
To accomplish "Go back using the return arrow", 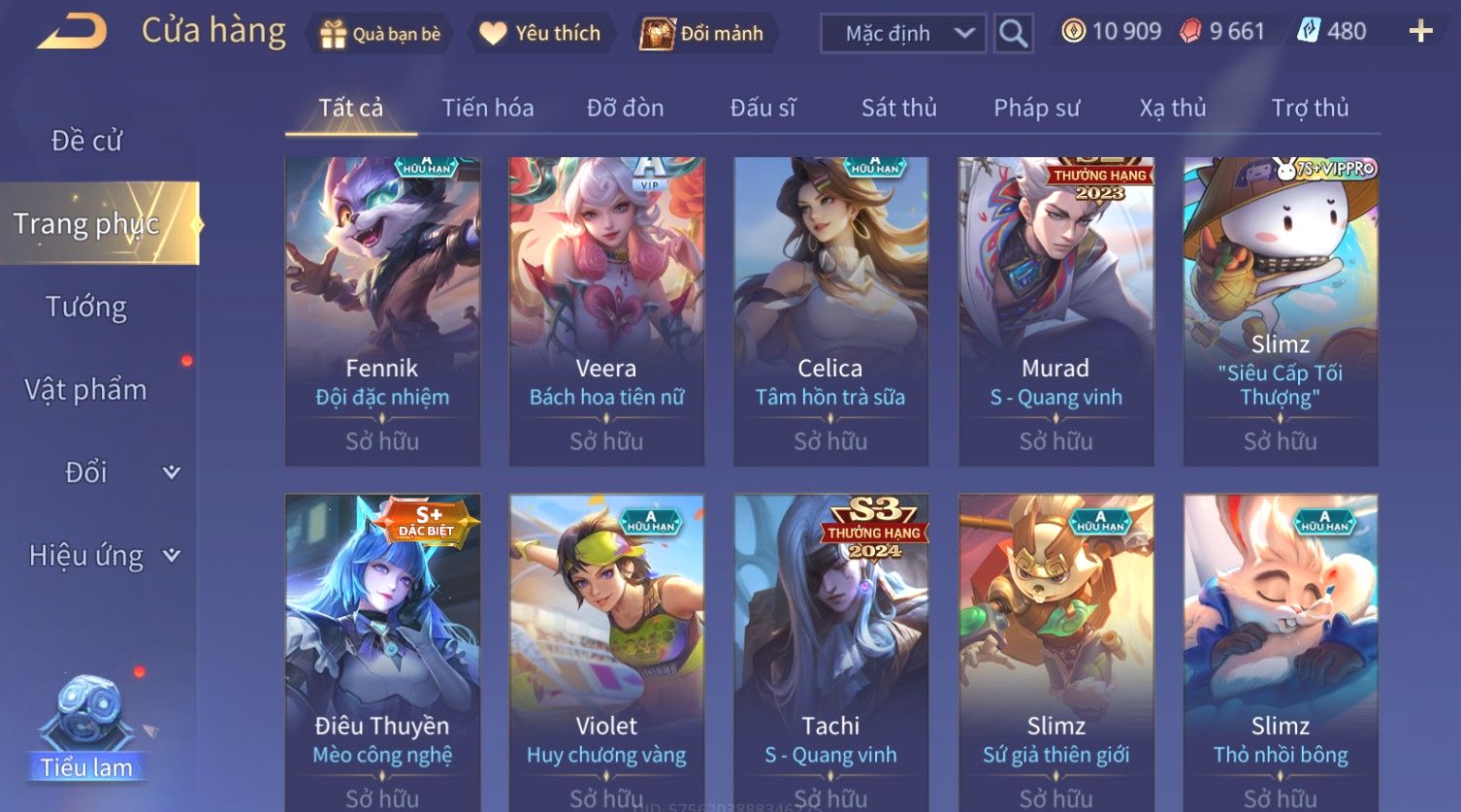I will coord(72,32).
